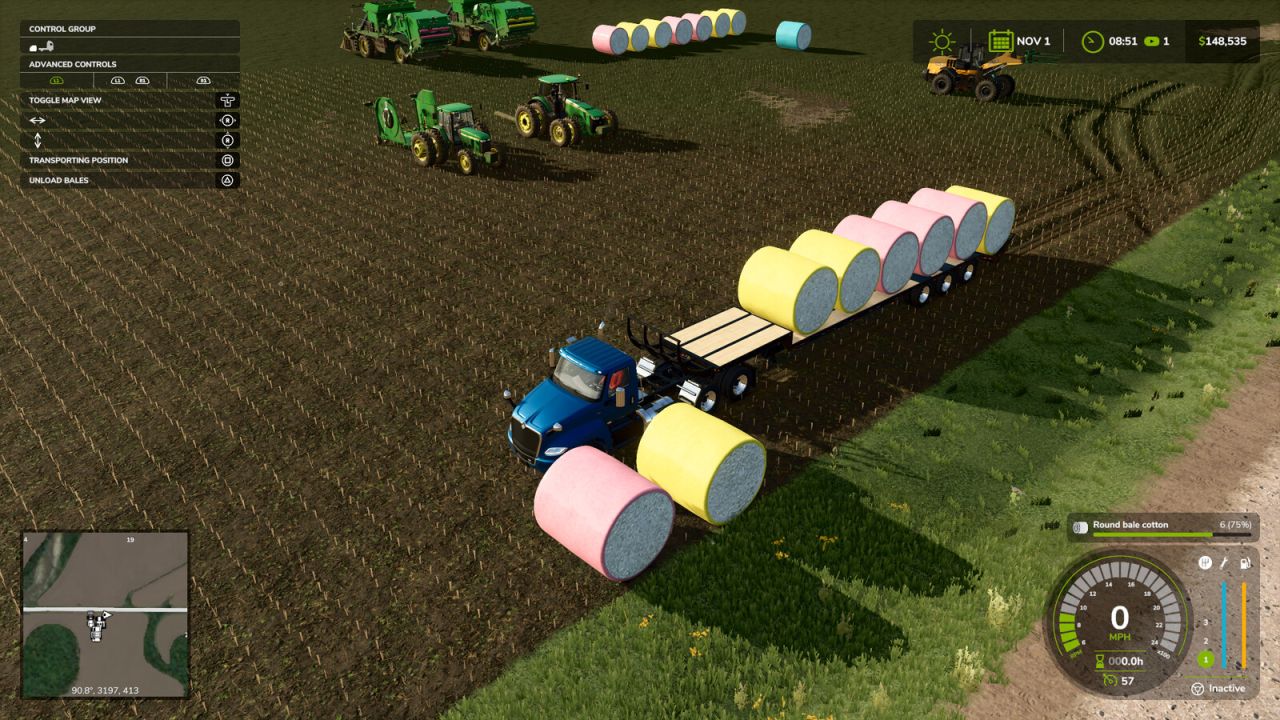The height and width of the screenshot is (720, 1280).
Task: Click the Unload Bales action
Action: 58,180
